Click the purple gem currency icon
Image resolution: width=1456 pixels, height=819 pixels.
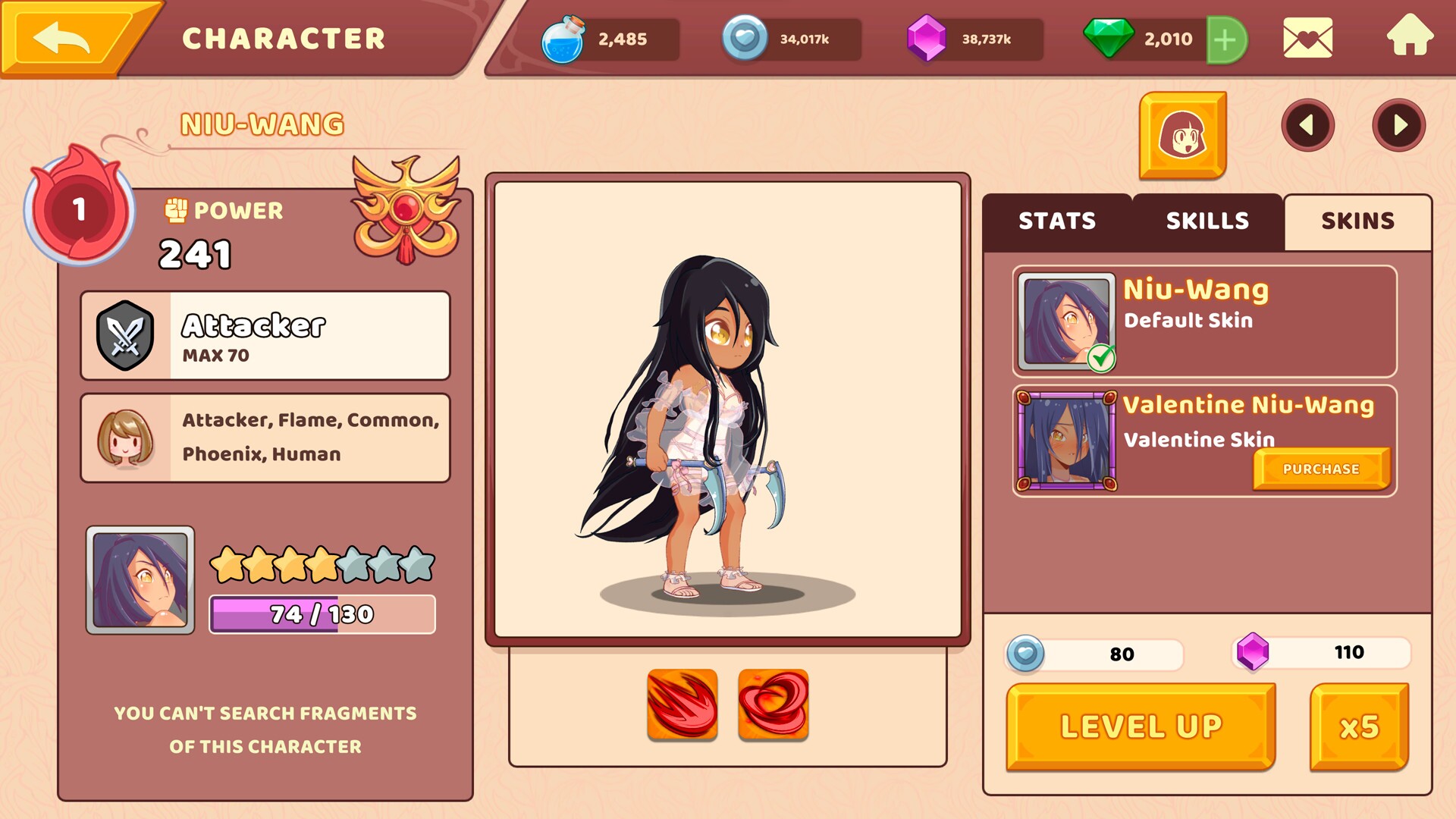pos(927,39)
